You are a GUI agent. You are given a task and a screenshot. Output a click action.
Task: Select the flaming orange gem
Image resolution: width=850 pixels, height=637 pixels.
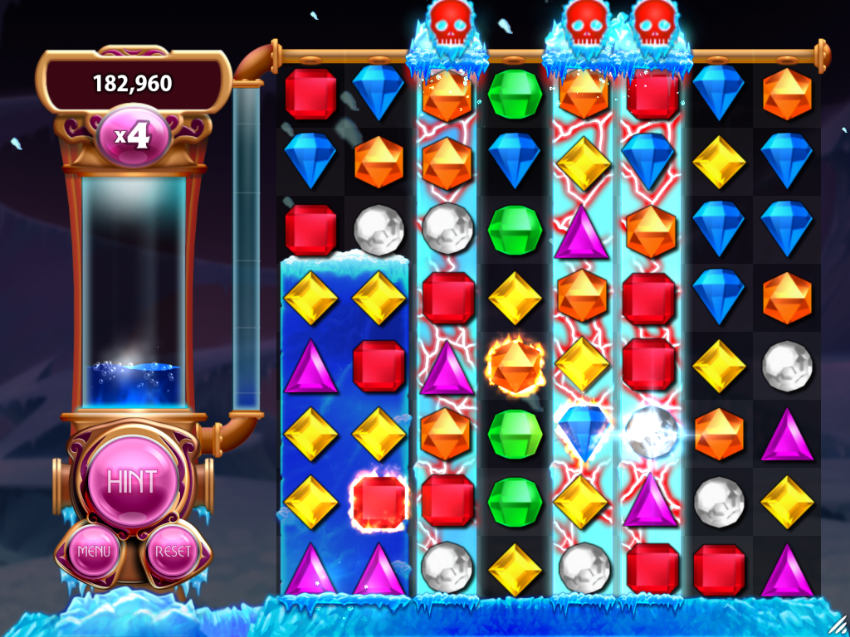point(514,365)
